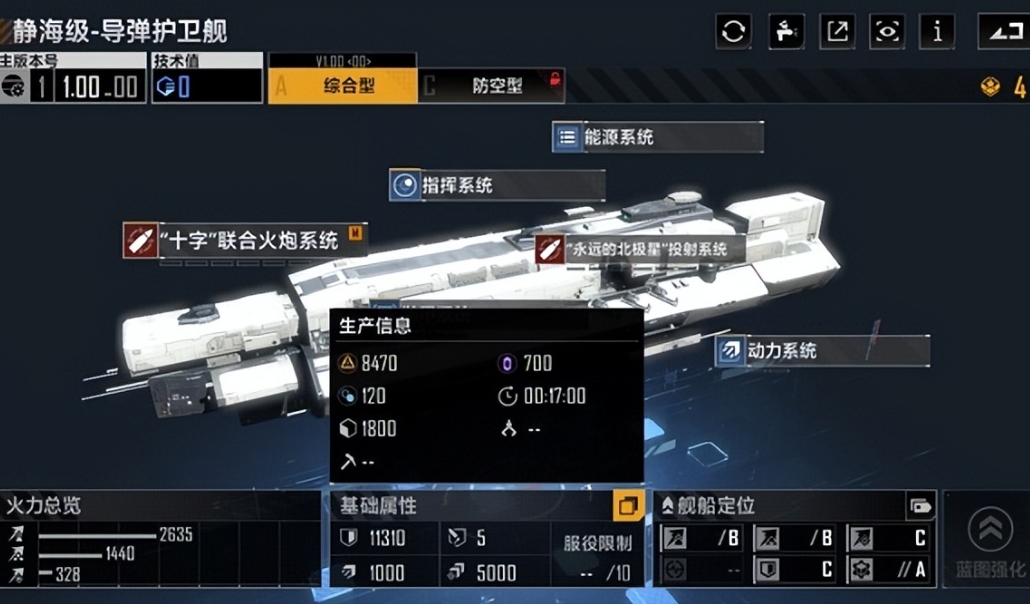Switch to the locked 防空型 tab
The height and width of the screenshot is (604, 1030).
(x=491, y=85)
